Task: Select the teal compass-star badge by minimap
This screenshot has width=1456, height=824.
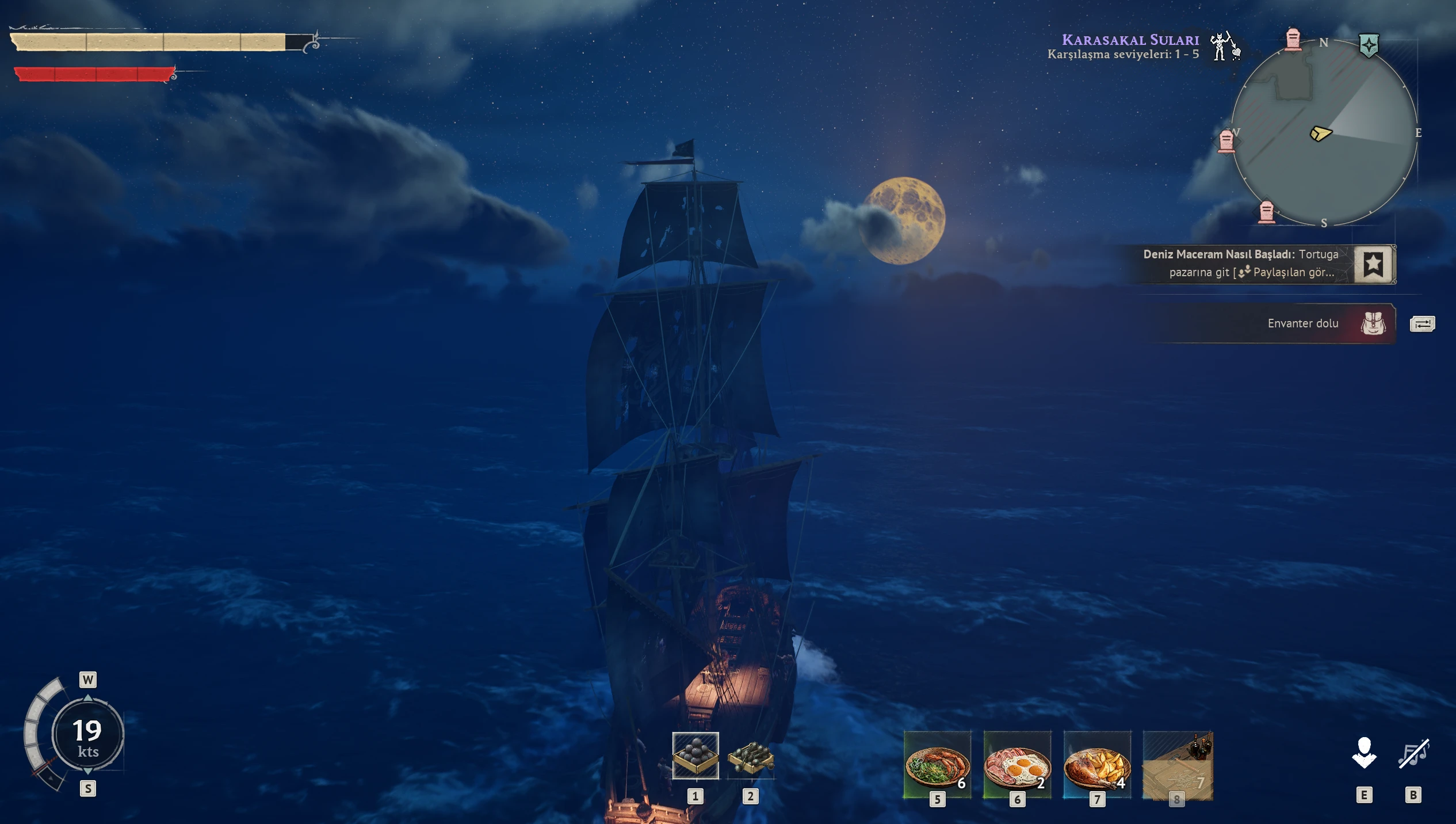Action: tap(1369, 45)
